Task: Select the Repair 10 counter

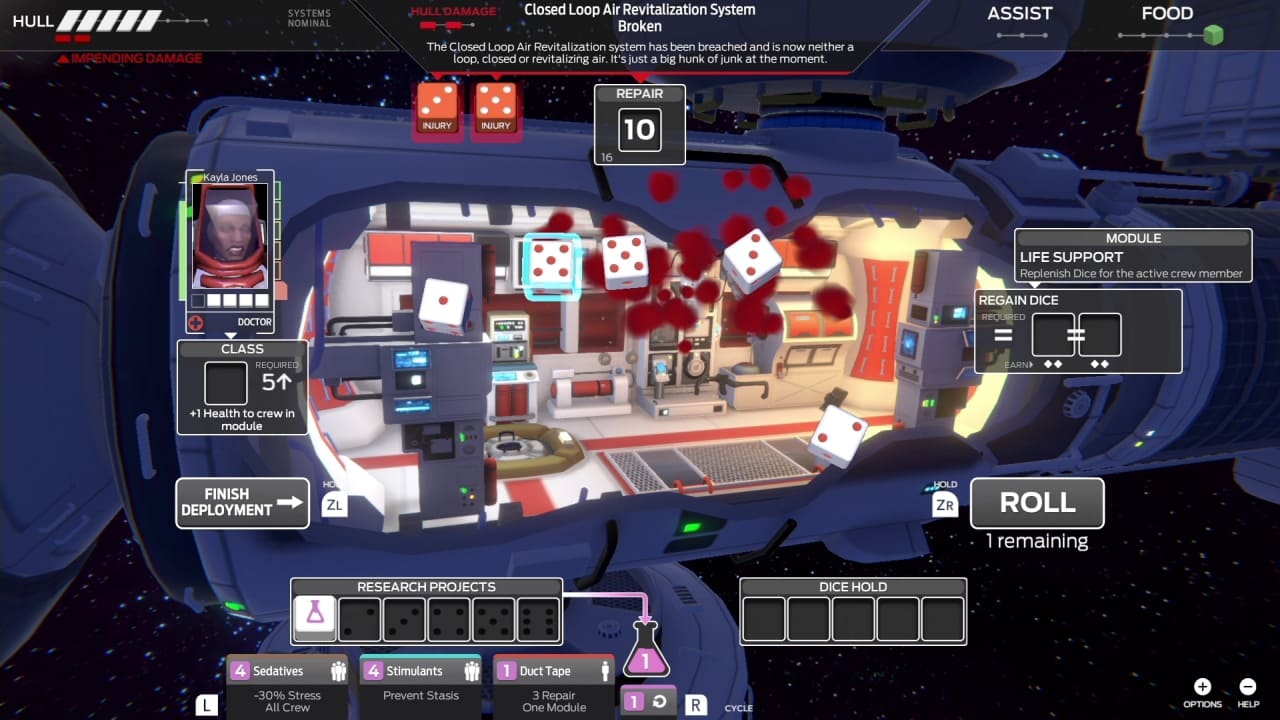Action: click(x=639, y=124)
